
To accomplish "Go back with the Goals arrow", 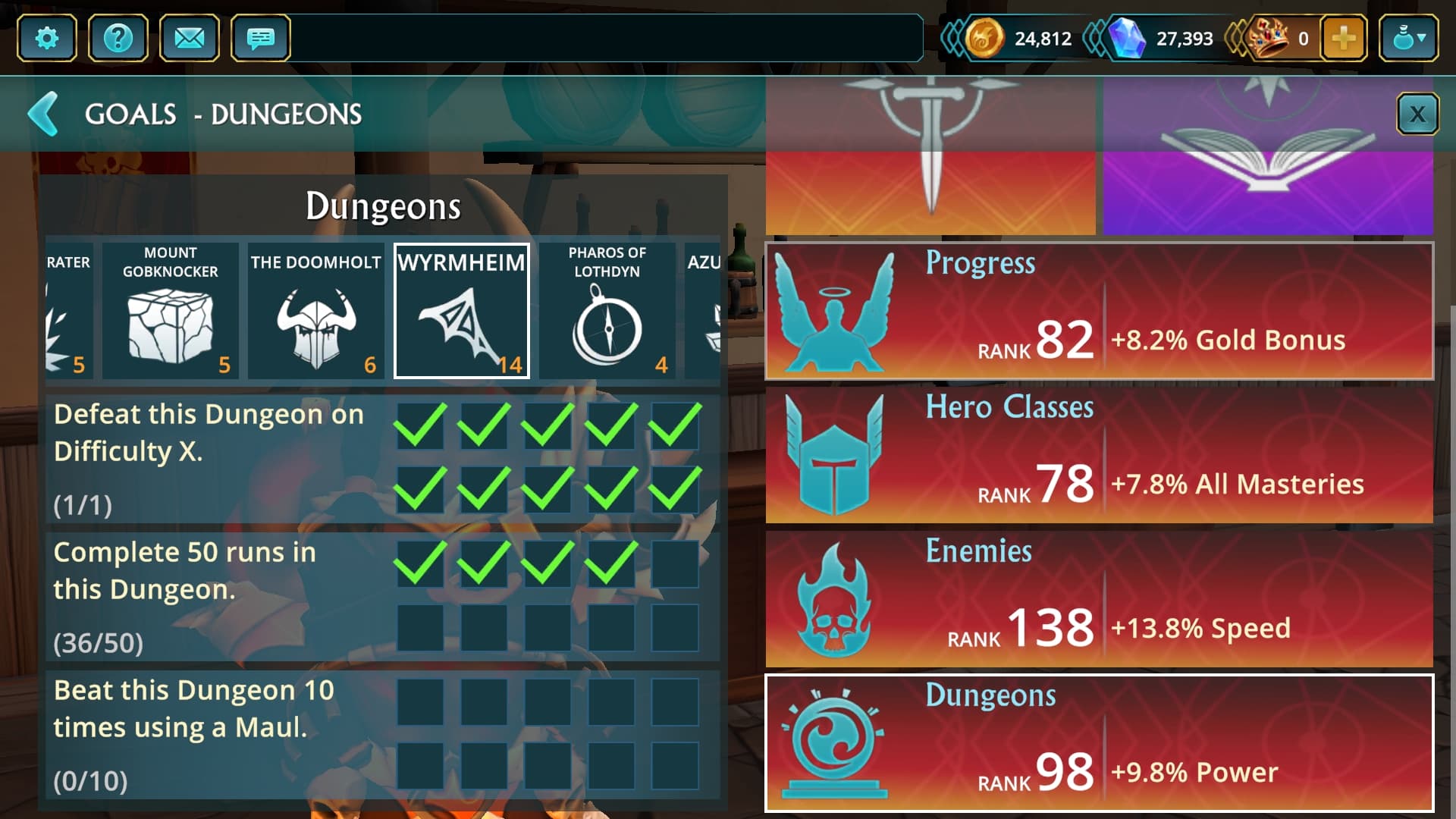I will tap(43, 114).
